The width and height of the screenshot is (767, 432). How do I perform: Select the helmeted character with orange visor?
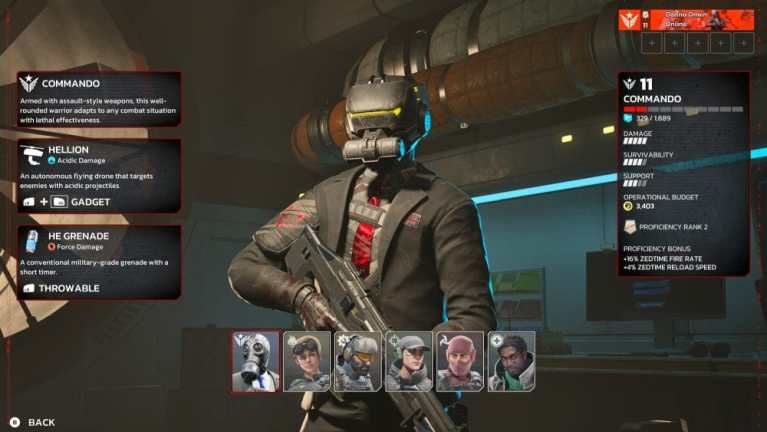coord(358,361)
